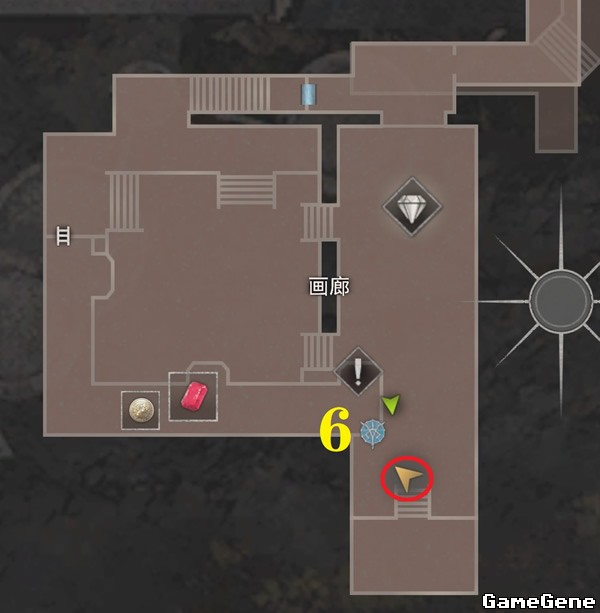Select the ladder icon on the map

pyautogui.click(x=63, y=235)
